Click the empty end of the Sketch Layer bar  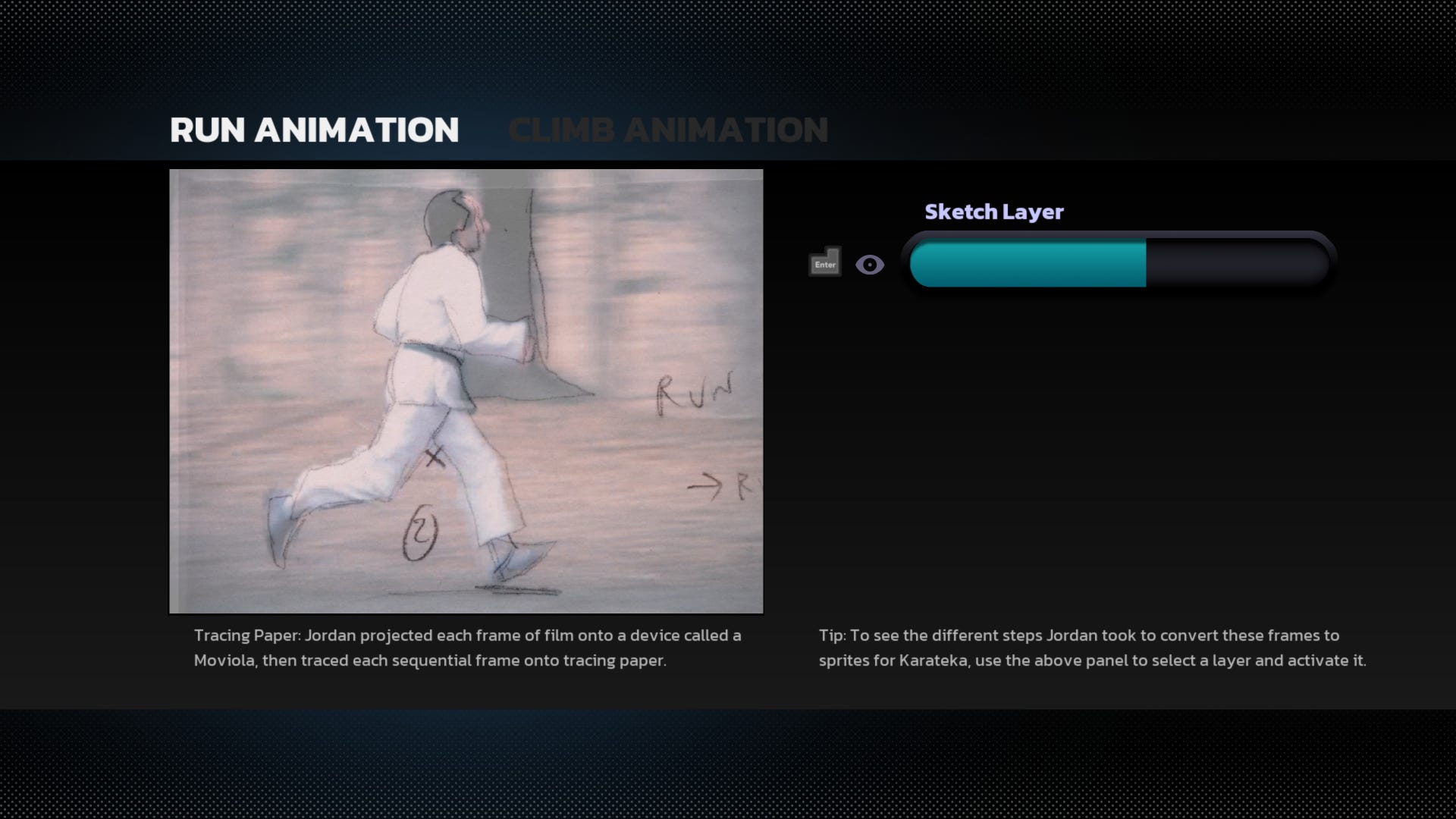pyautogui.click(x=1236, y=262)
